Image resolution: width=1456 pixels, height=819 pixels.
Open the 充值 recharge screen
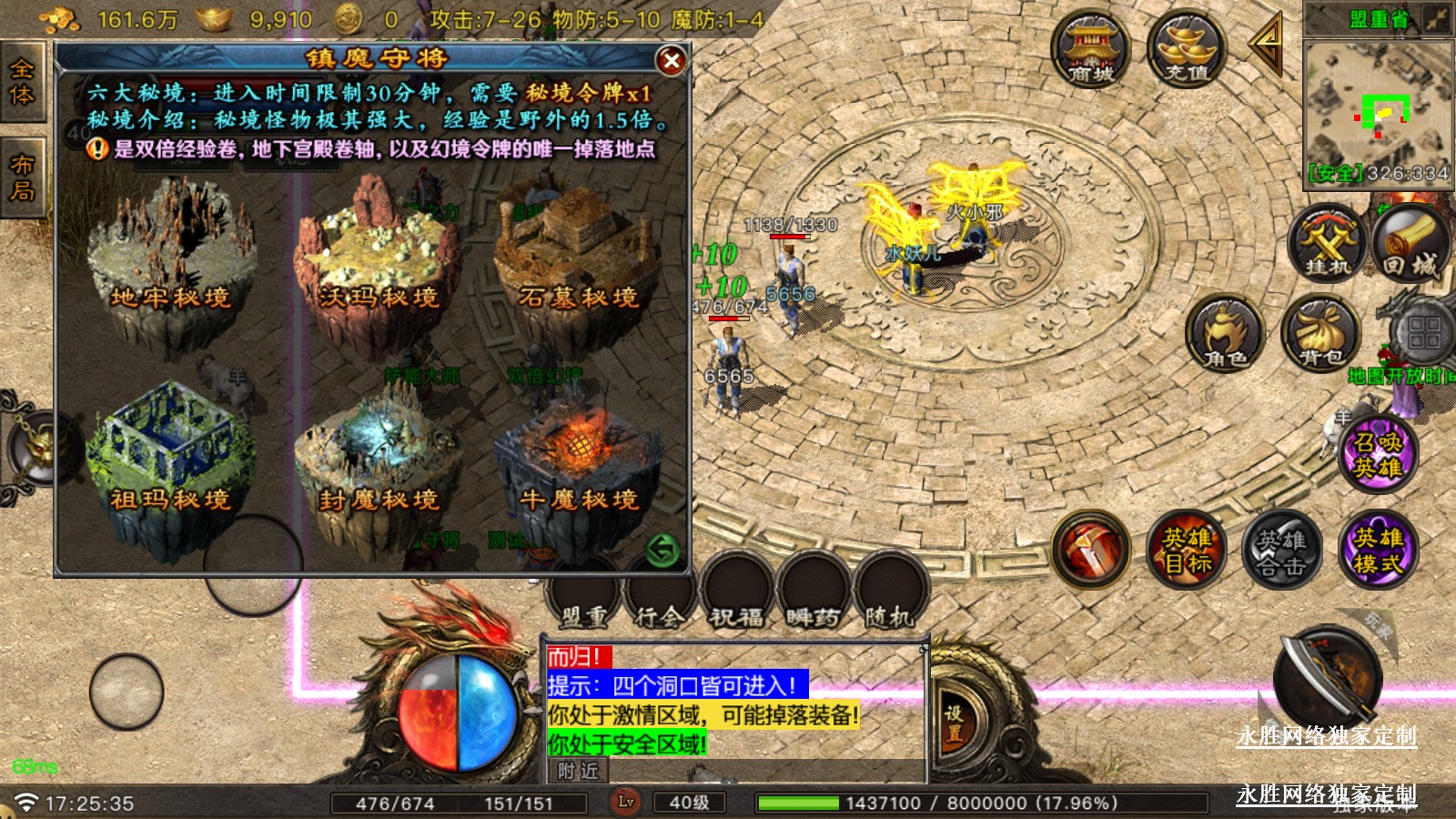click(1187, 50)
